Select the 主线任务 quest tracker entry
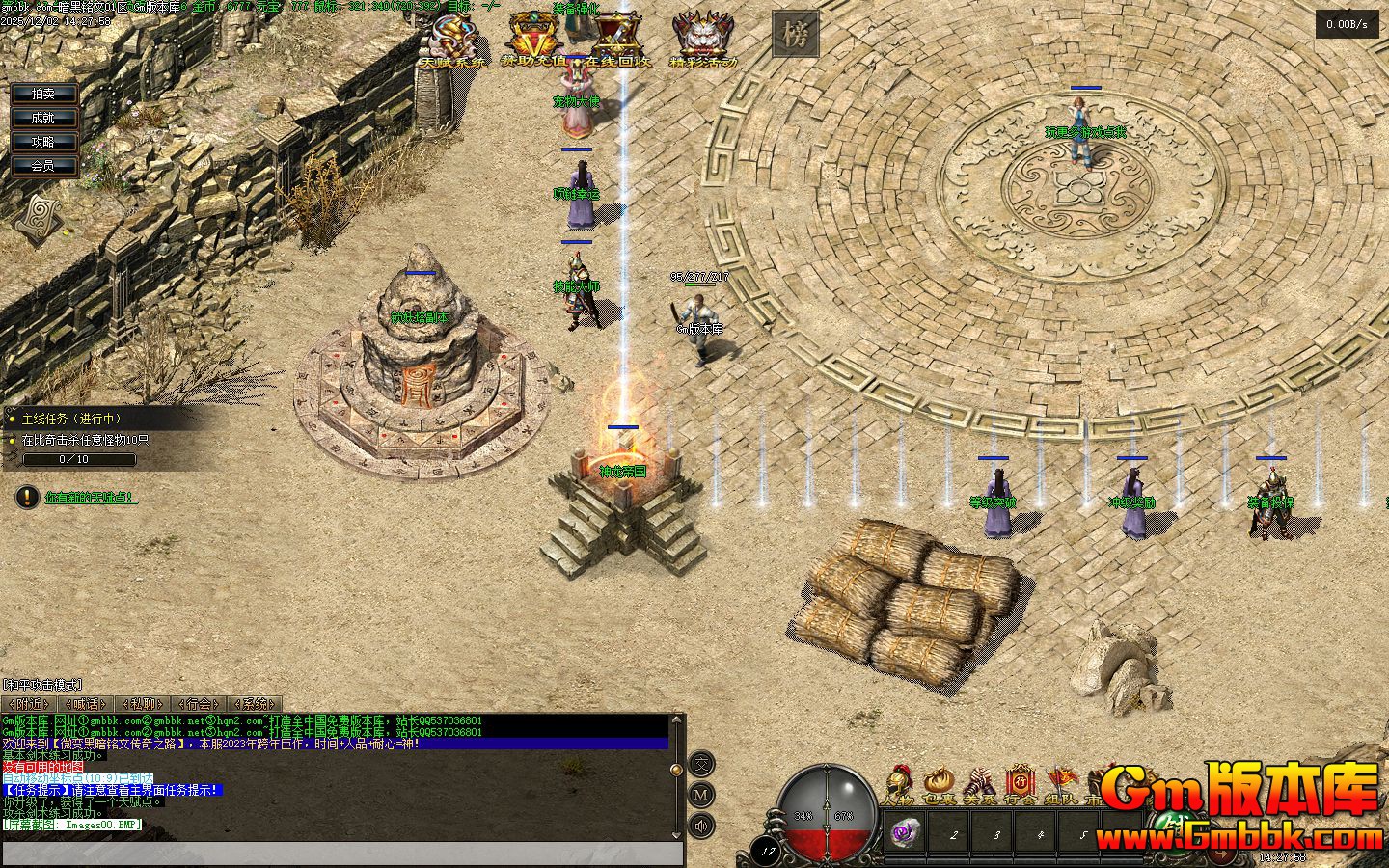 click(71, 419)
